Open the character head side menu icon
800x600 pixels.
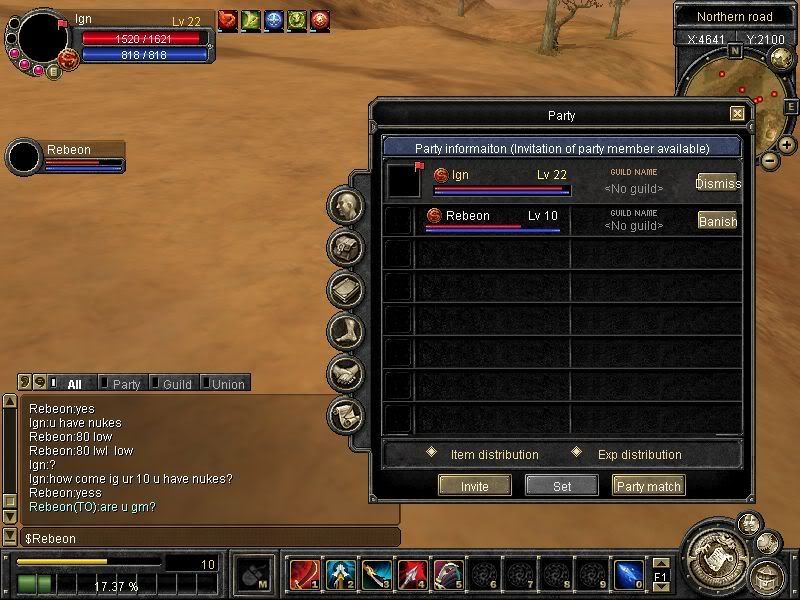346,206
